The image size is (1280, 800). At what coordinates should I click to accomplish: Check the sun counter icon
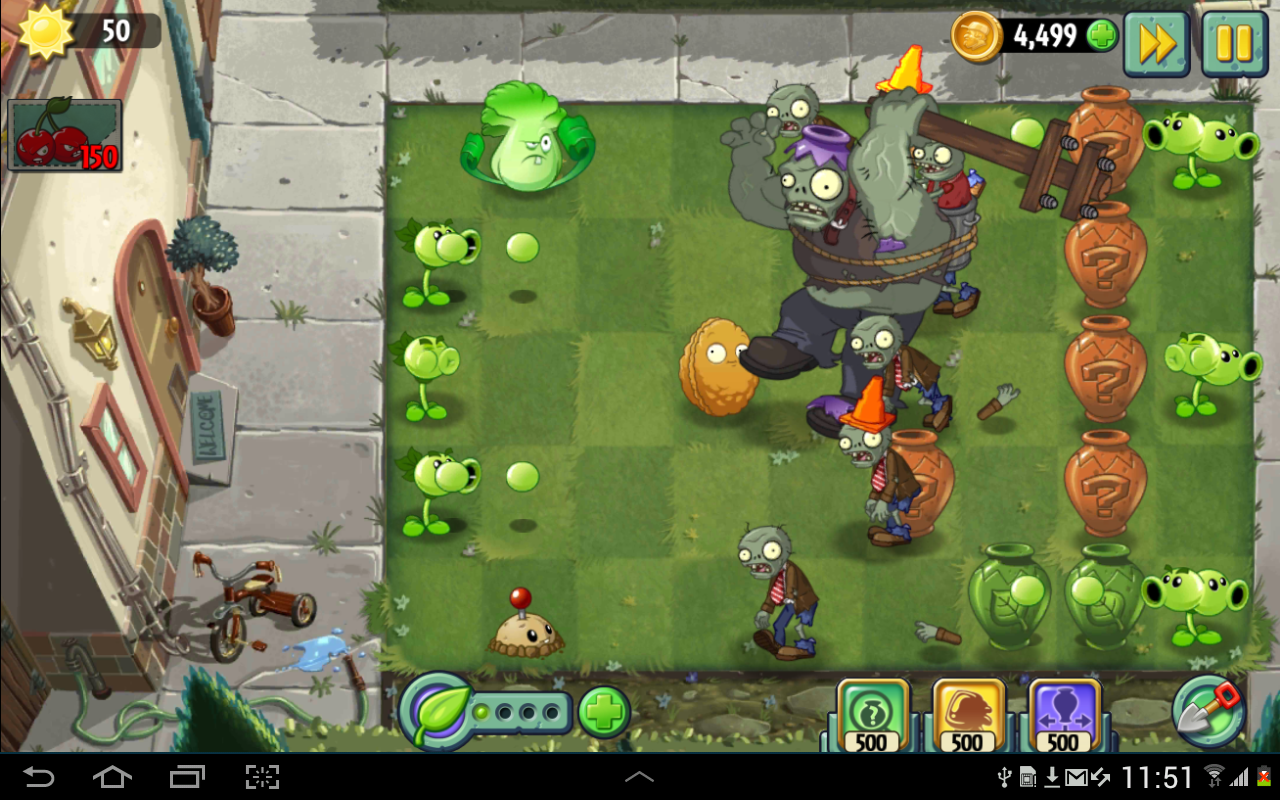click(x=47, y=28)
